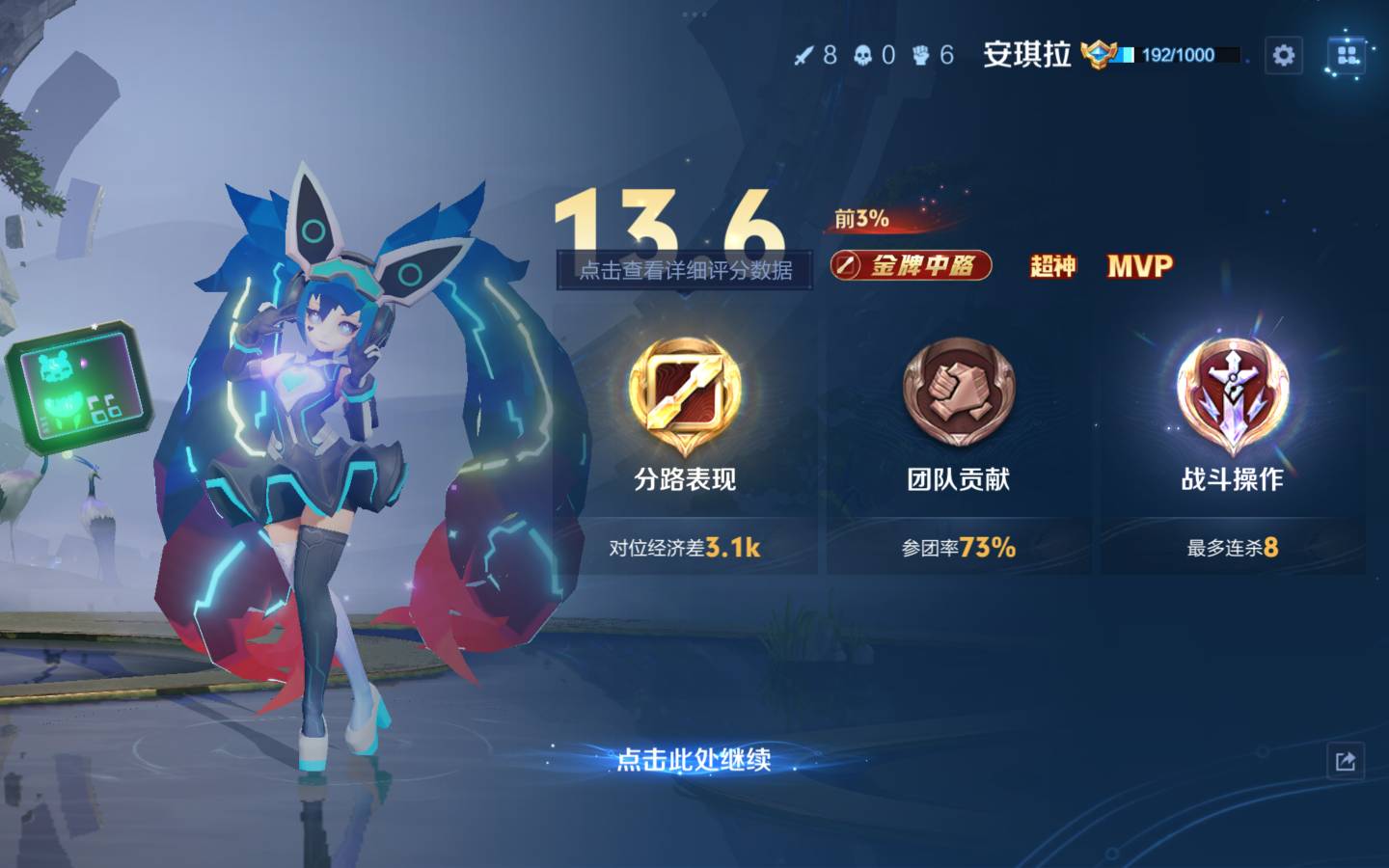This screenshot has height=868, width=1389.
Task: Click the MVP badge
Action: point(1139,266)
